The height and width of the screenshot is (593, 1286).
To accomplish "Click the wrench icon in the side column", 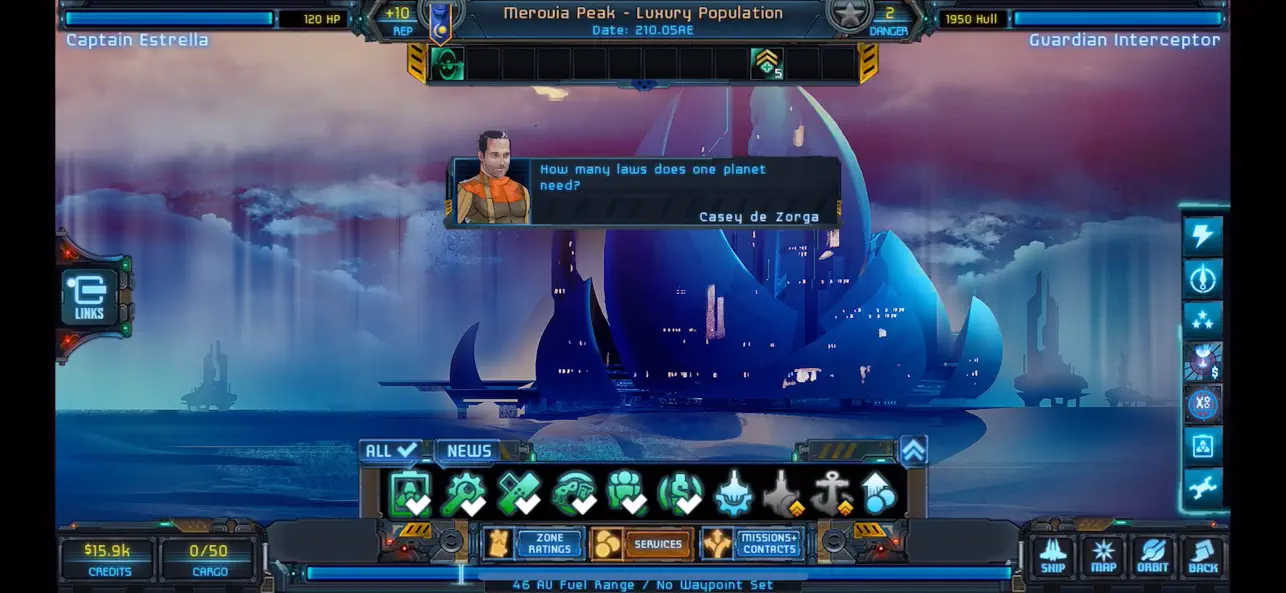I will pos(1202,487).
